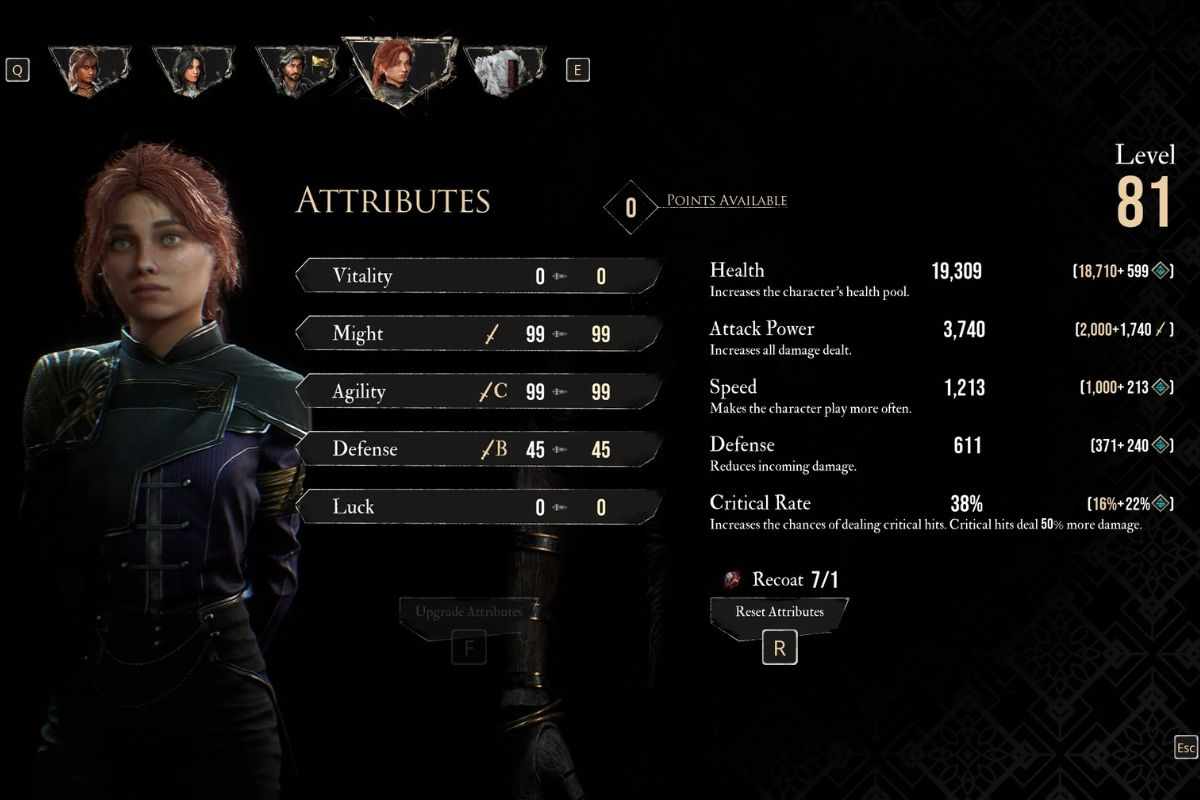This screenshot has width=1200, height=800.
Task: Switch to the dark-haired woman's portrait tab
Action: tap(193, 69)
